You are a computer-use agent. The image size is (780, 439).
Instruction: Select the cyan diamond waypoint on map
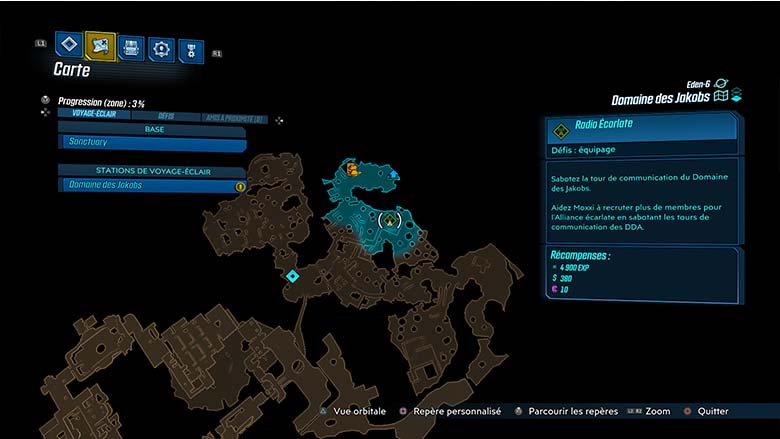(292, 276)
